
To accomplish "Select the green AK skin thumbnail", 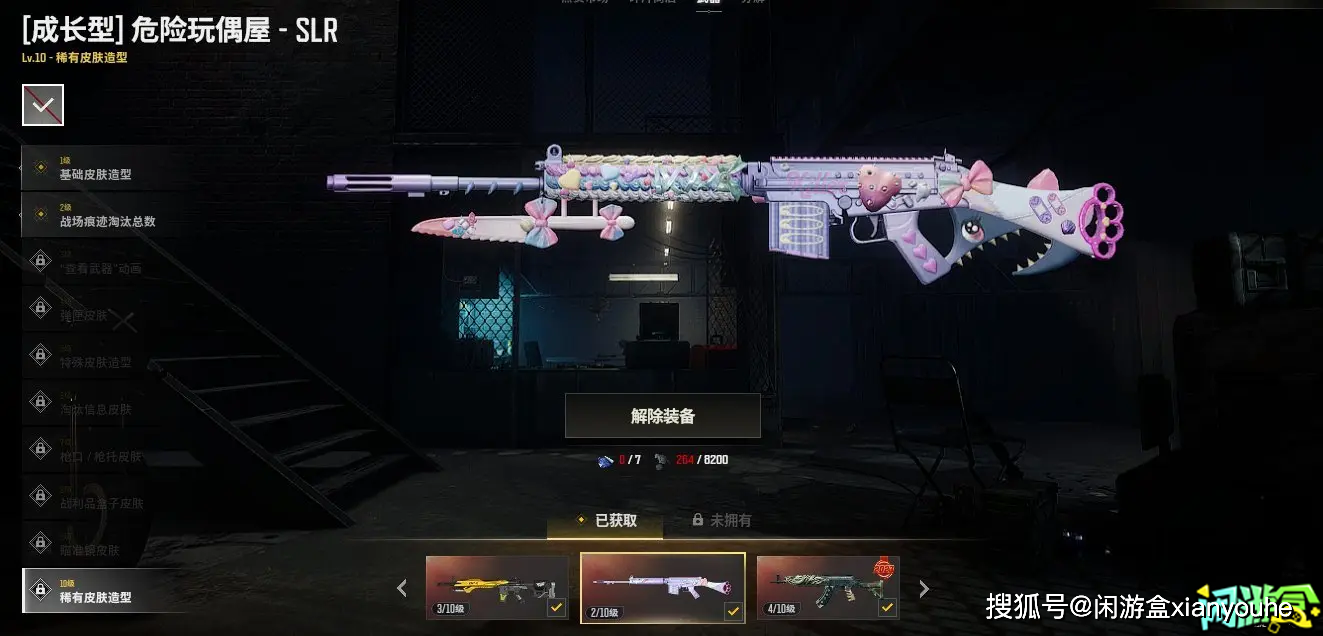I will [828, 588].
